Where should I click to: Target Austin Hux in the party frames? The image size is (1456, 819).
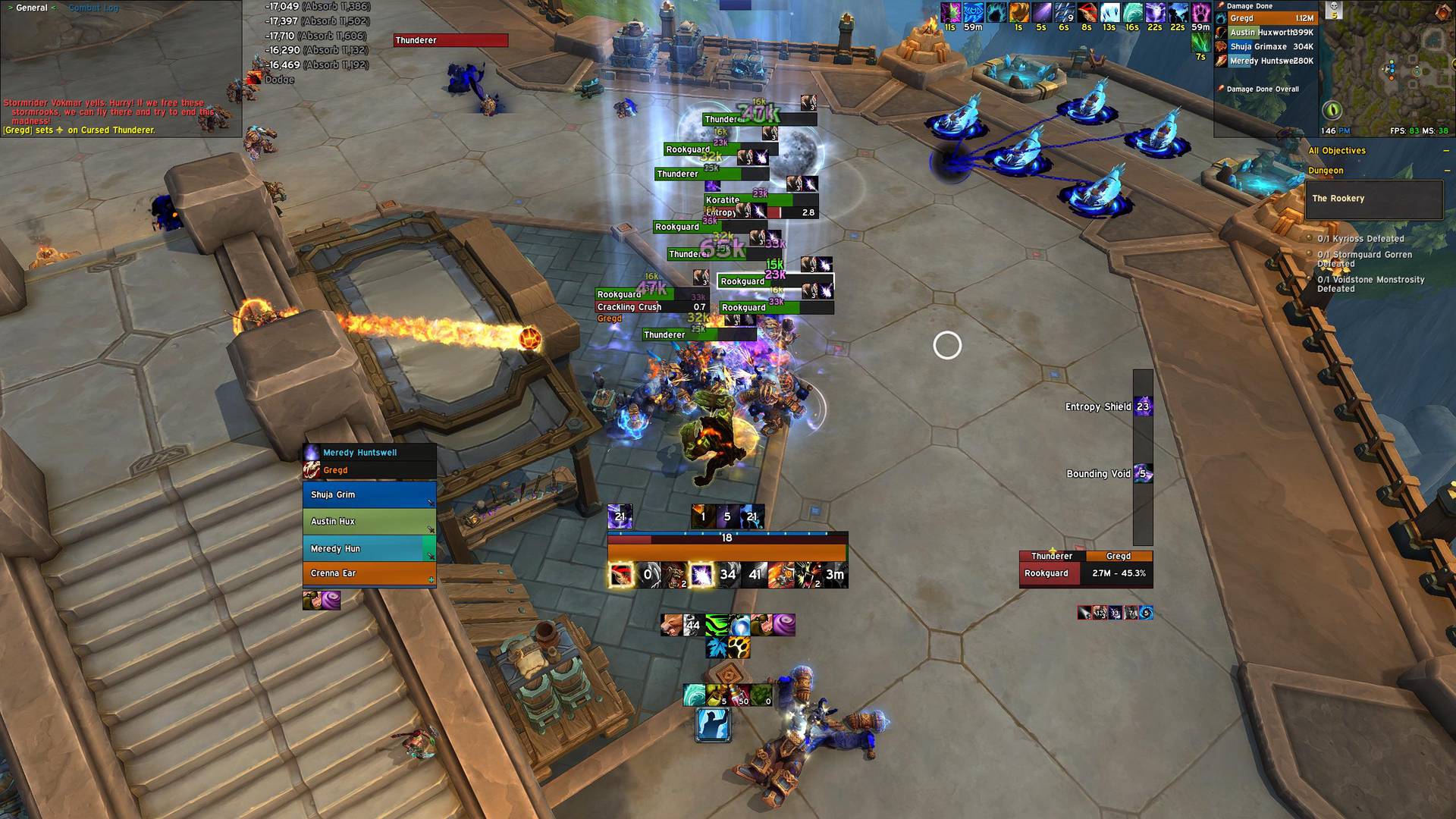pos(369,522)
